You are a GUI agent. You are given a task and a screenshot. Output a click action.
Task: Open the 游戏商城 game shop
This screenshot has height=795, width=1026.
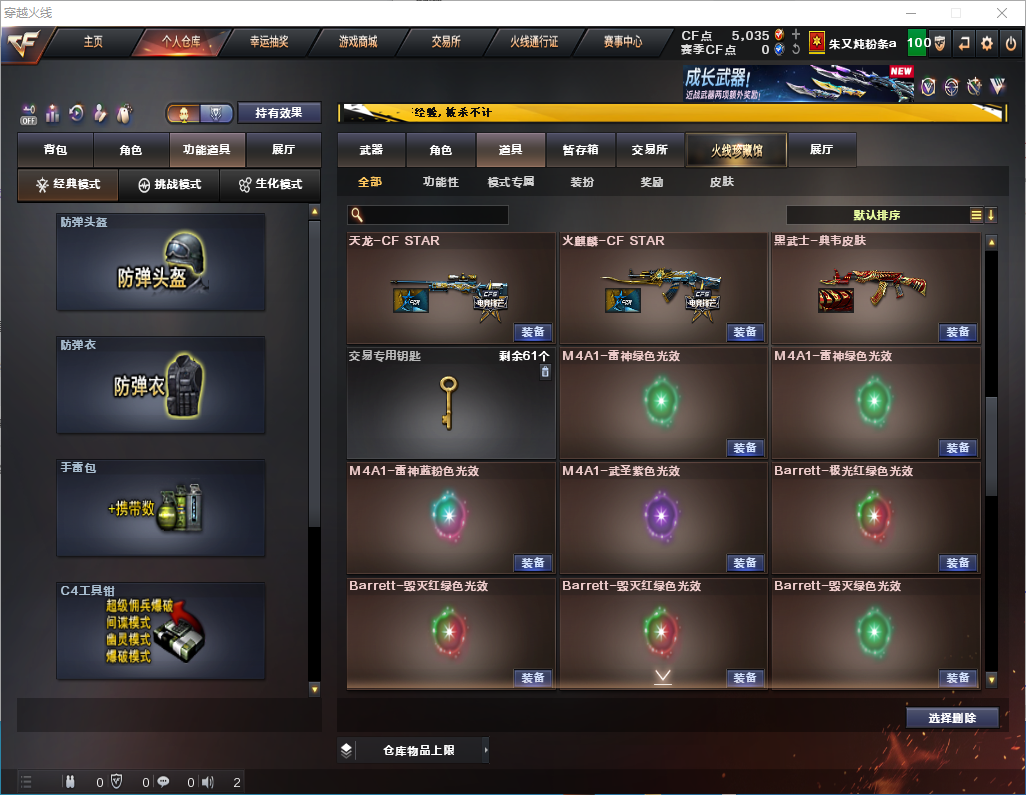point(358,42)
